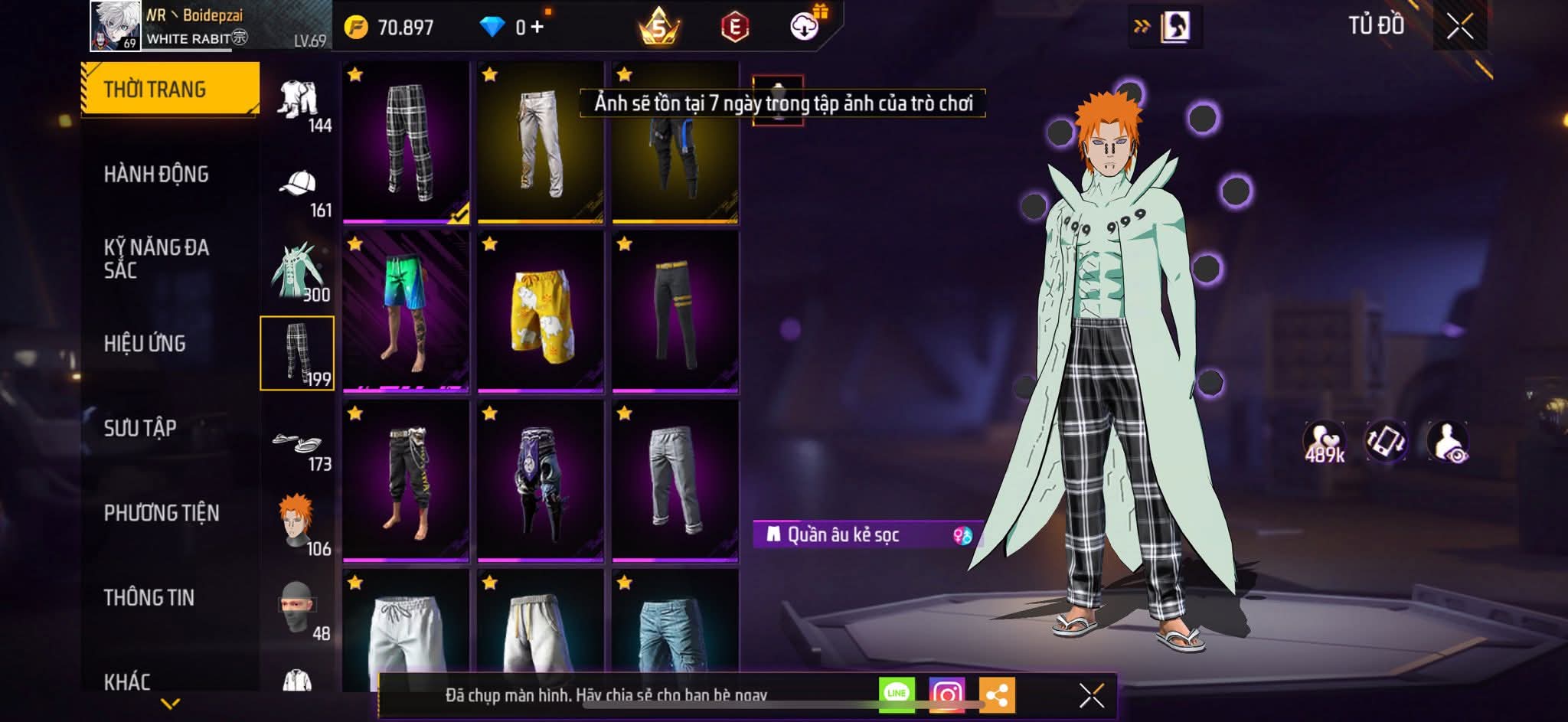Open the Thời Trang category
Viewport: 1568px width, 722px height.
170,89
